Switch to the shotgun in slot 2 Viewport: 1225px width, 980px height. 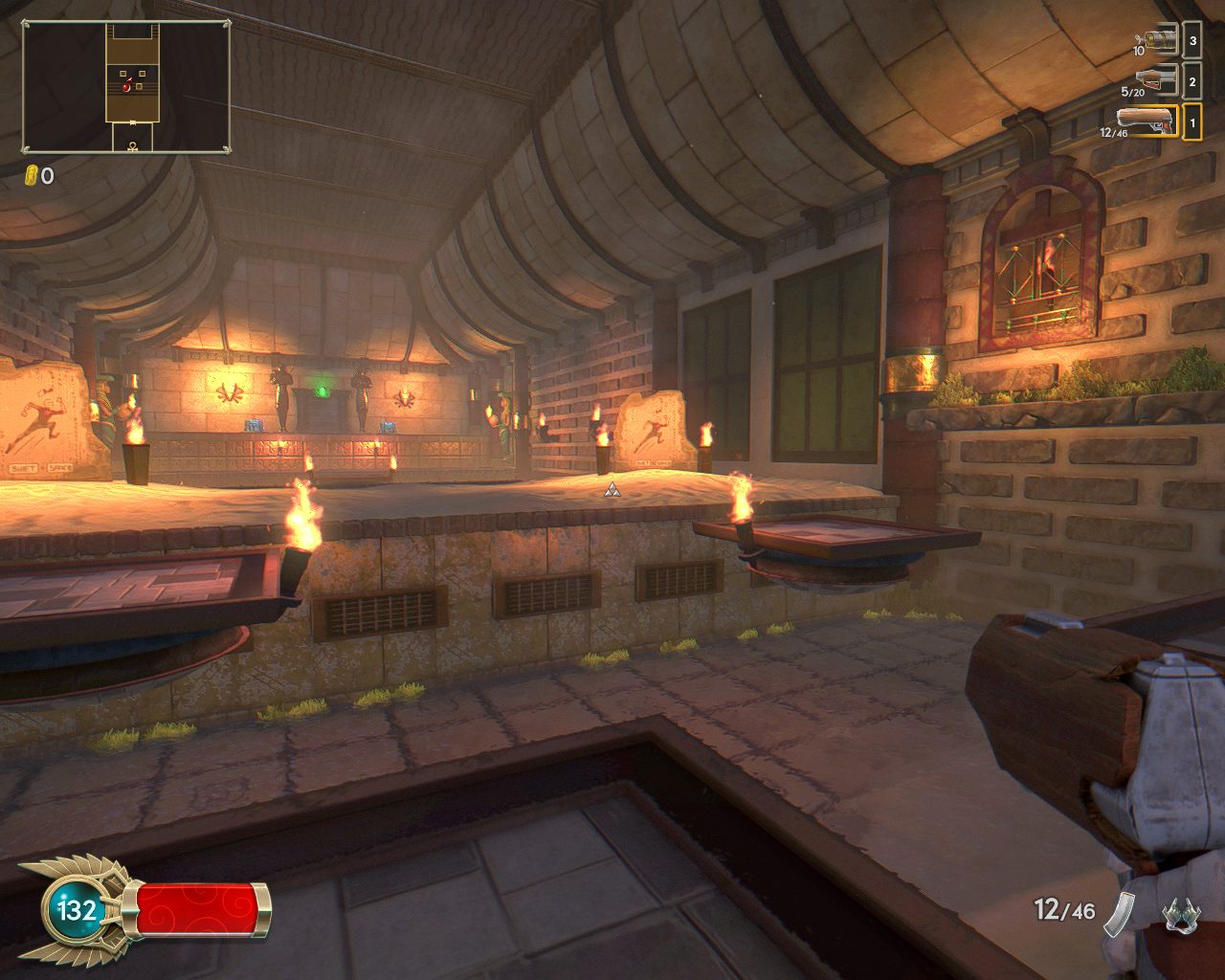coord(1156,81)
